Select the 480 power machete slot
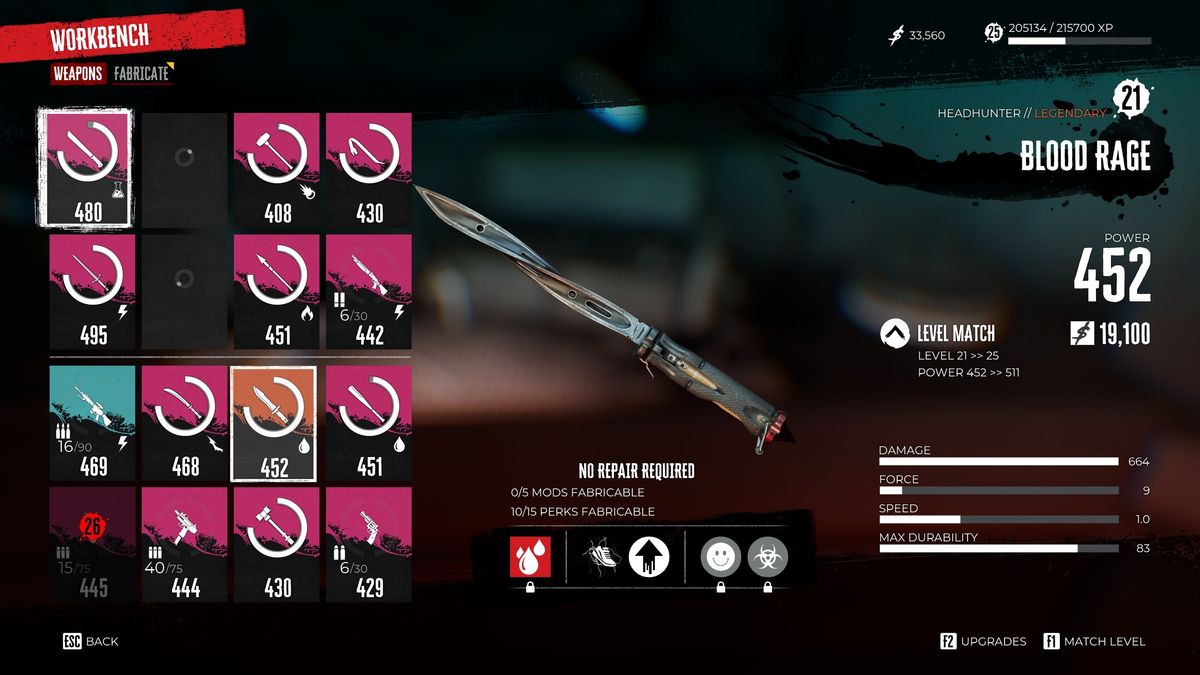The width and height of the screenshot is (1200, 675). coord(84,168)
